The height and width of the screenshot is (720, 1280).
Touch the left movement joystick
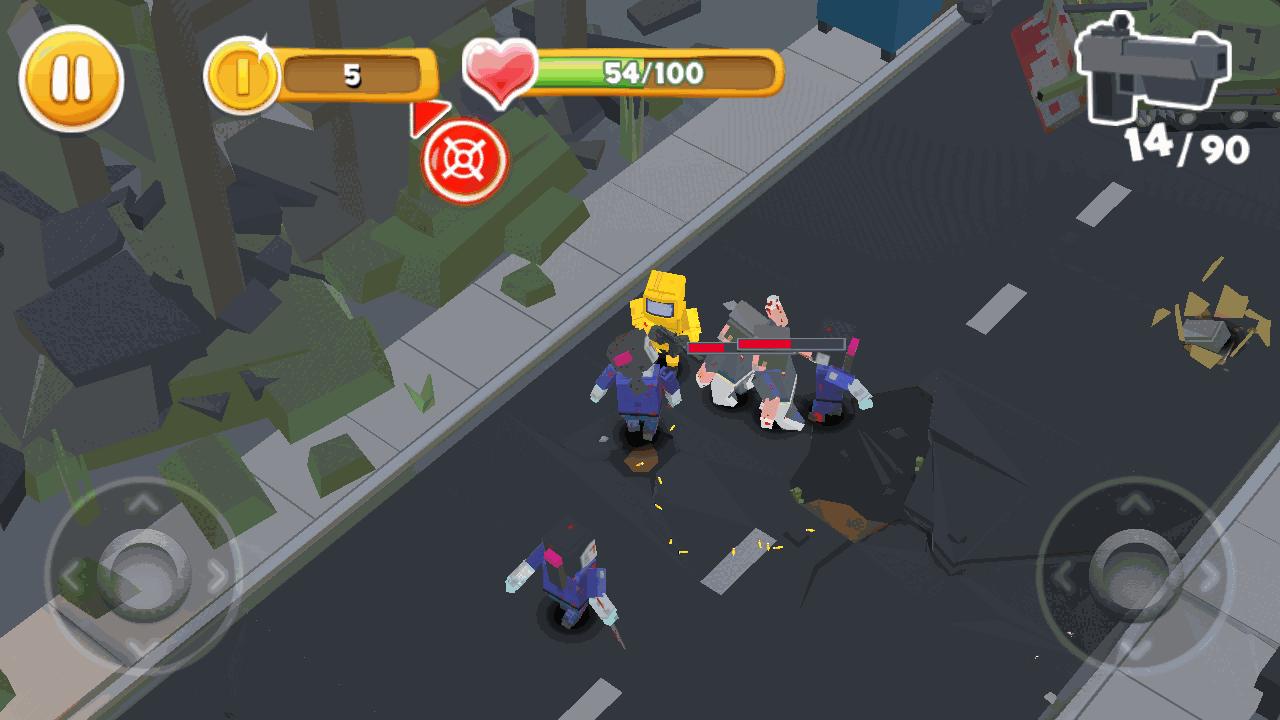[x=143, y=573]
